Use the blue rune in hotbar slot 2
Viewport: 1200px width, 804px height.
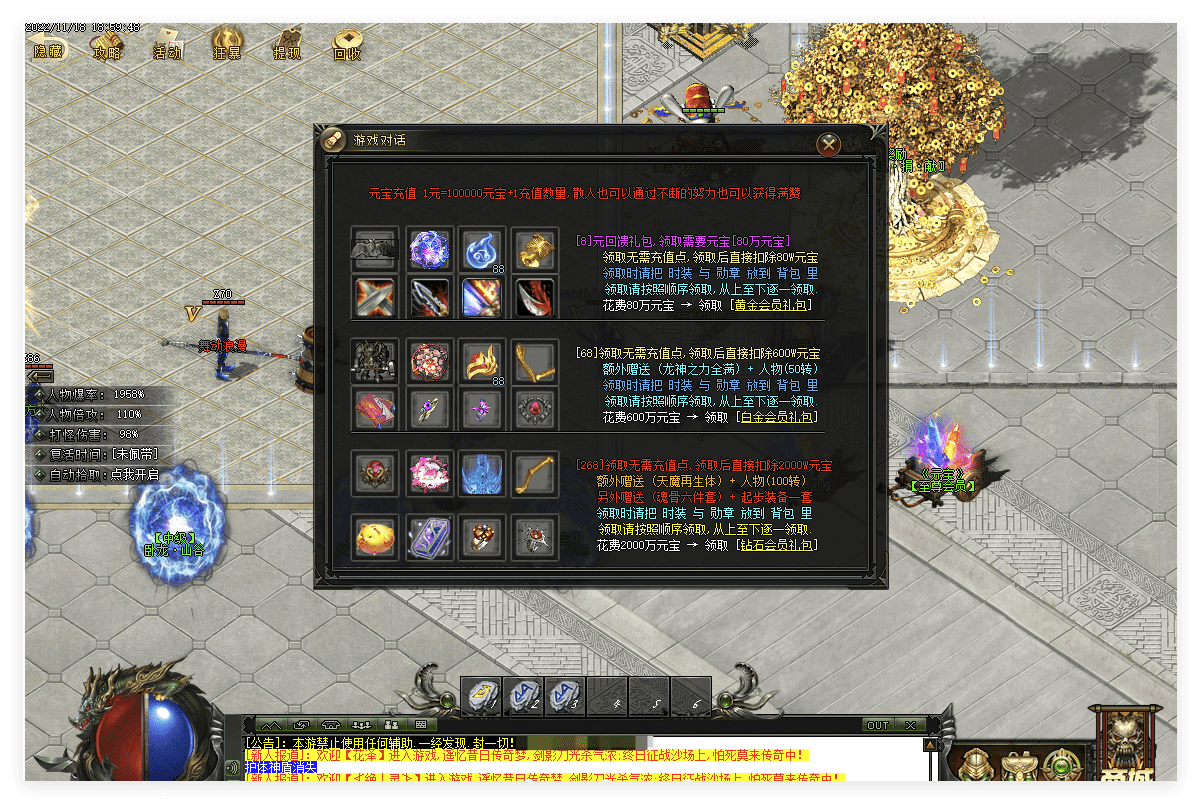pos(524,697)
